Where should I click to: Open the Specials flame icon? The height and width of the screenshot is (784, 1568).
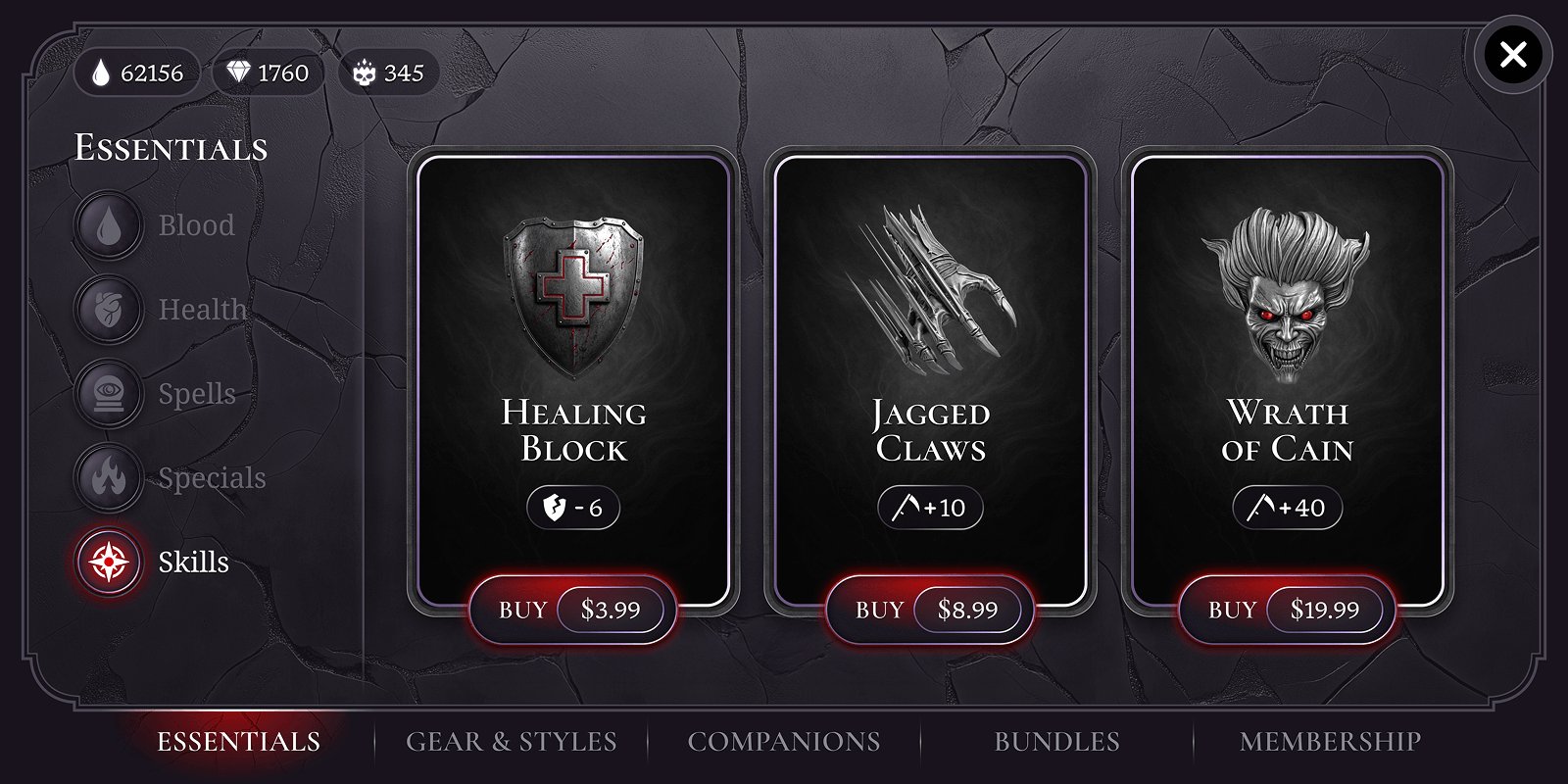[108, 478]
